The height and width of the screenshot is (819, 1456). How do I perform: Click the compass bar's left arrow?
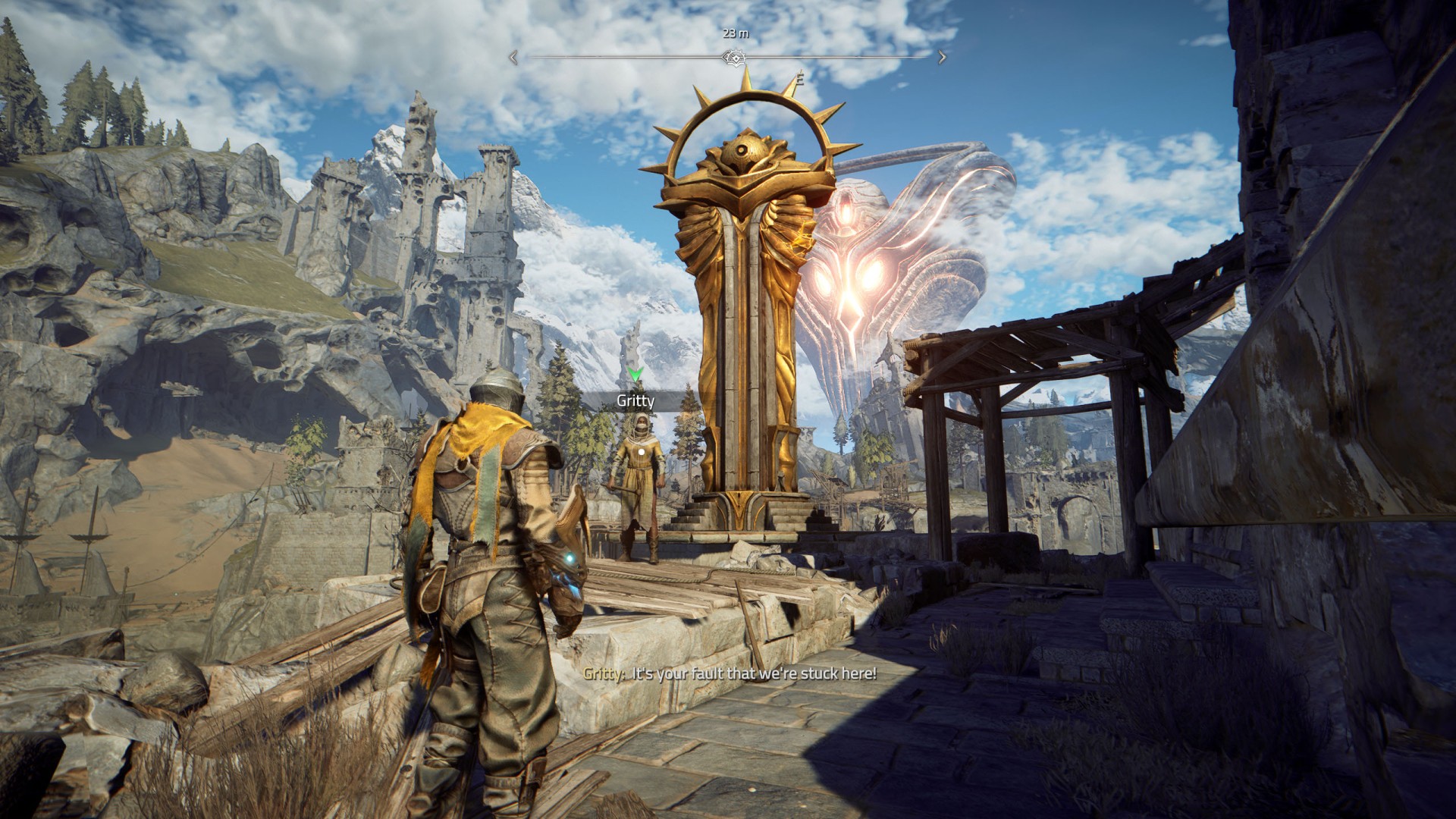click(x=513, y=57)
